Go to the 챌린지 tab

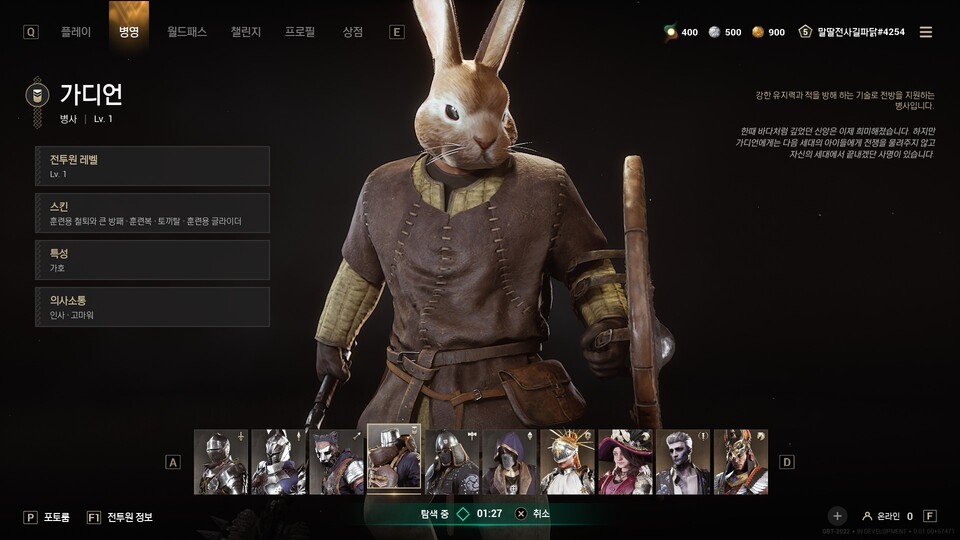pos(245,32)
